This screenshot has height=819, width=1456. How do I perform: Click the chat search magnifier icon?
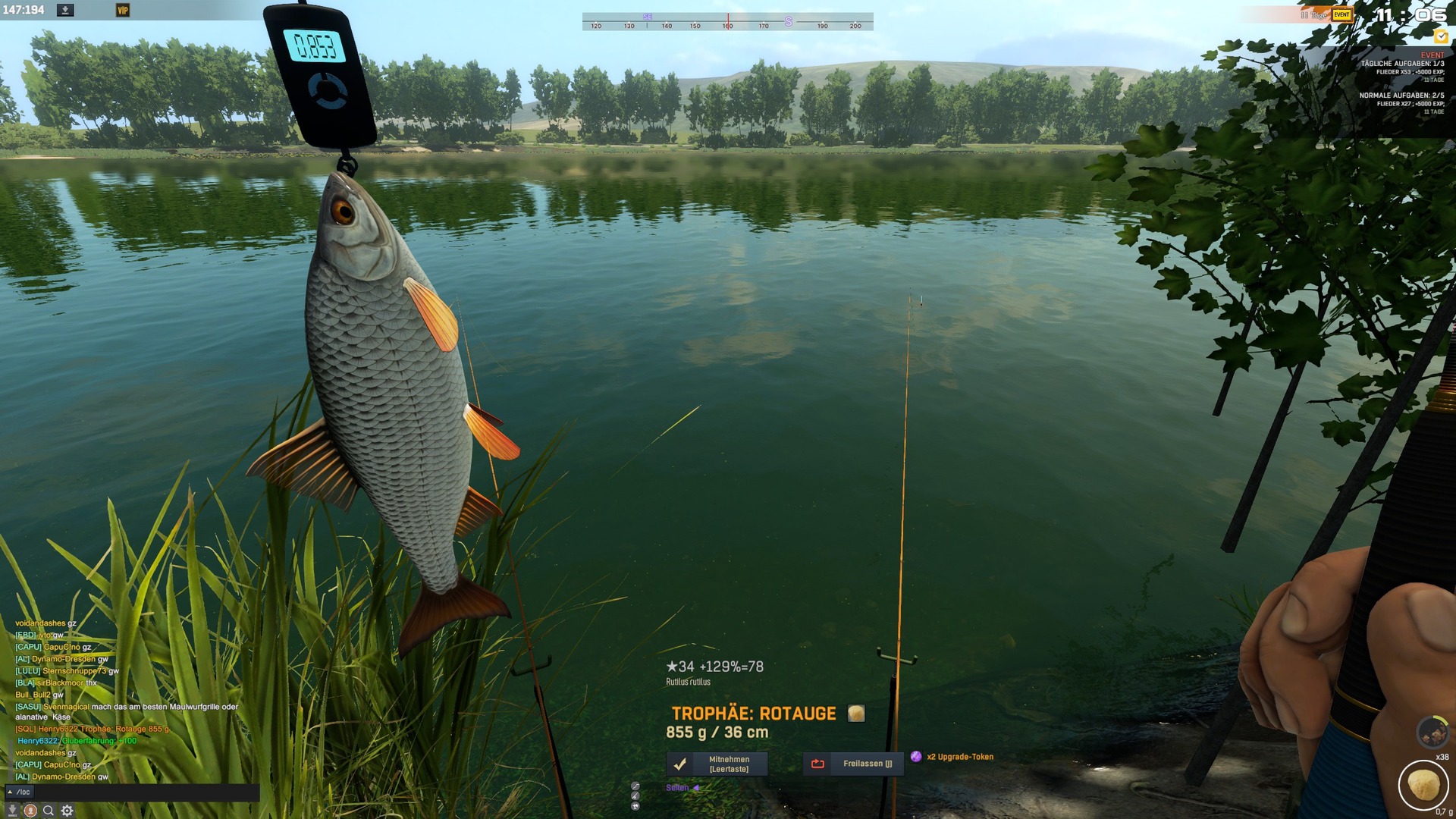pyautogui.click(x=49, y=811)
